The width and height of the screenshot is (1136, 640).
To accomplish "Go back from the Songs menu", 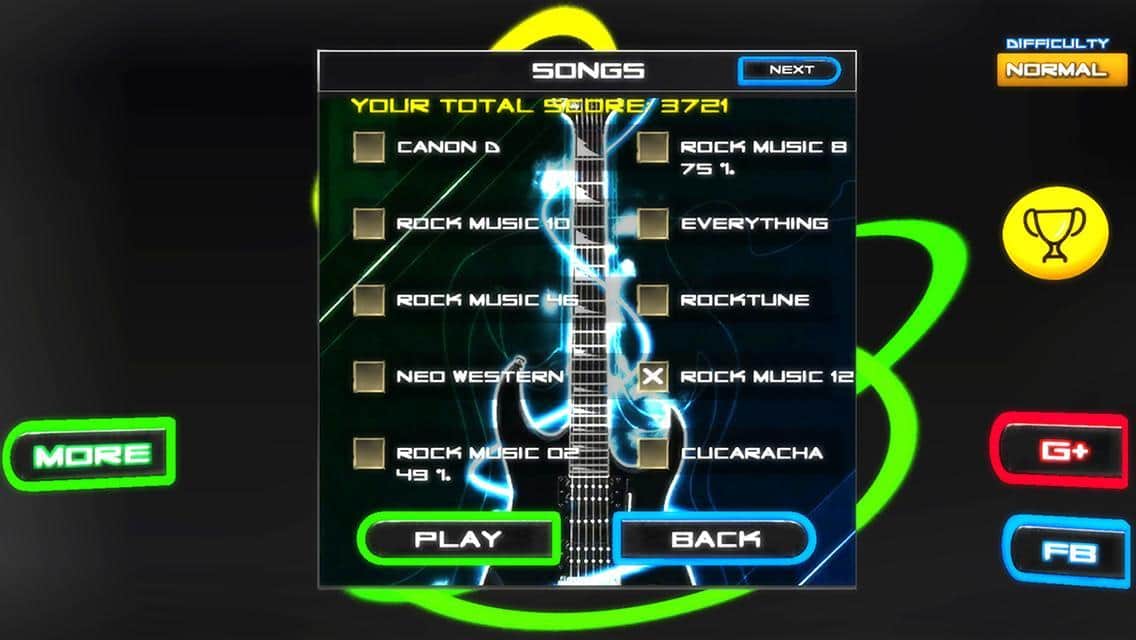I will (x=714, y=539).
